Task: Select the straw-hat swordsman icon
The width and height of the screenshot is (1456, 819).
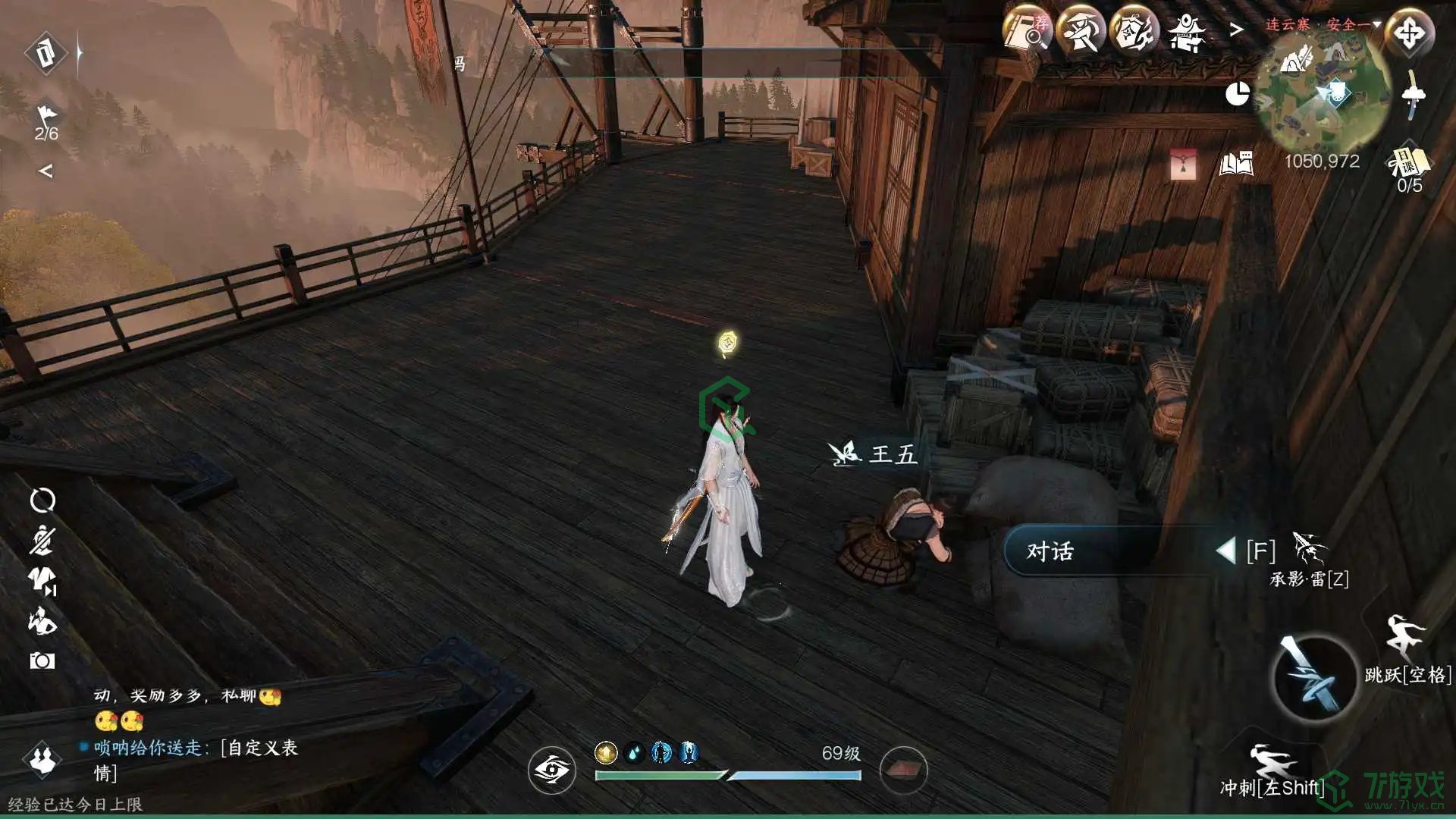Action: point(1080,33)
